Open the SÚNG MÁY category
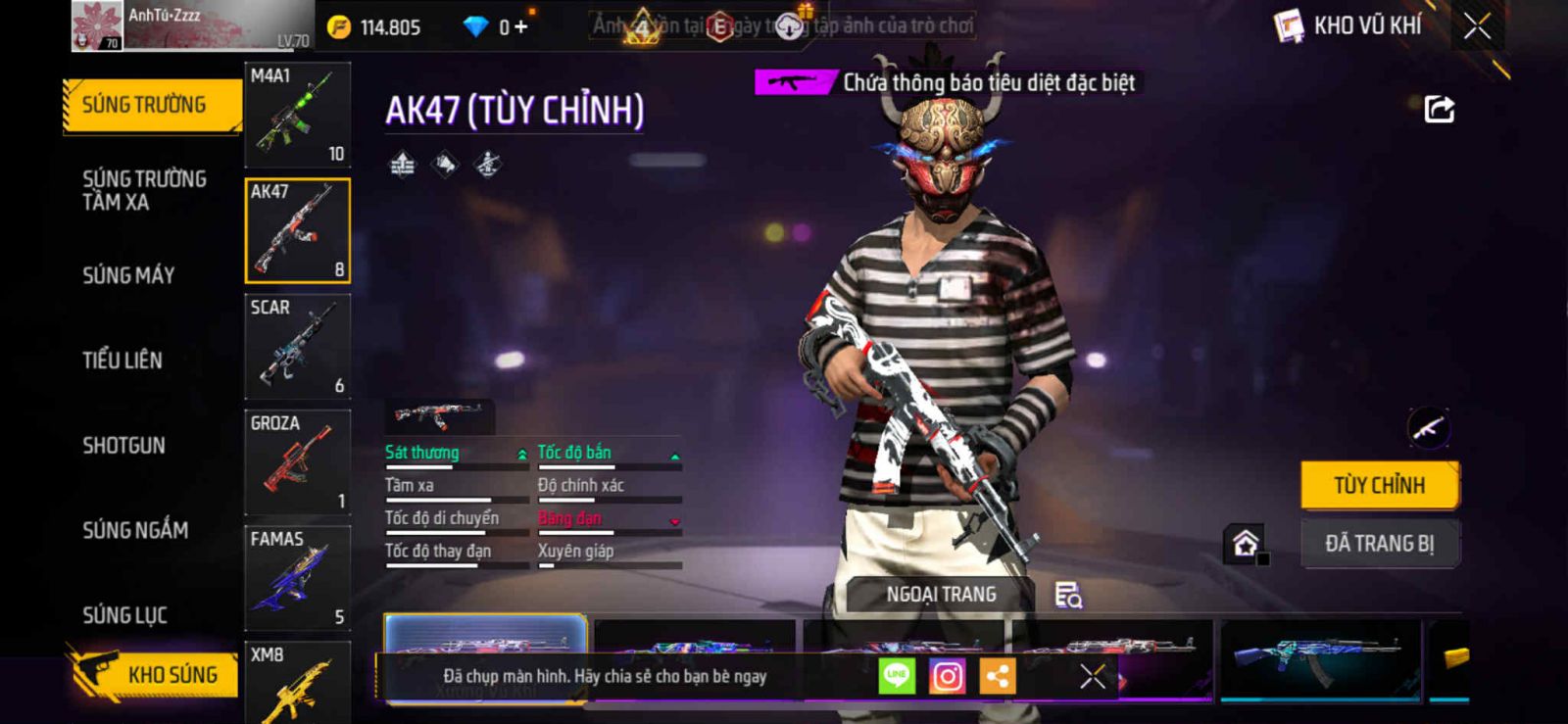Screen dimensions: 1568x724 (128, 275)
